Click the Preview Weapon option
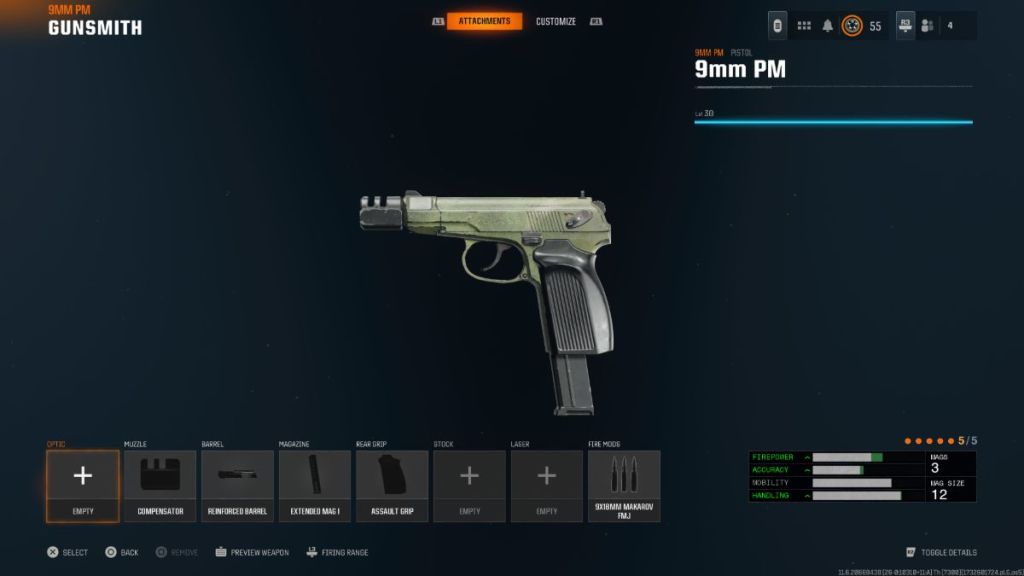The width and height of the screenshot is (1024, 576). pyautogui.click(x=252, y=552)
